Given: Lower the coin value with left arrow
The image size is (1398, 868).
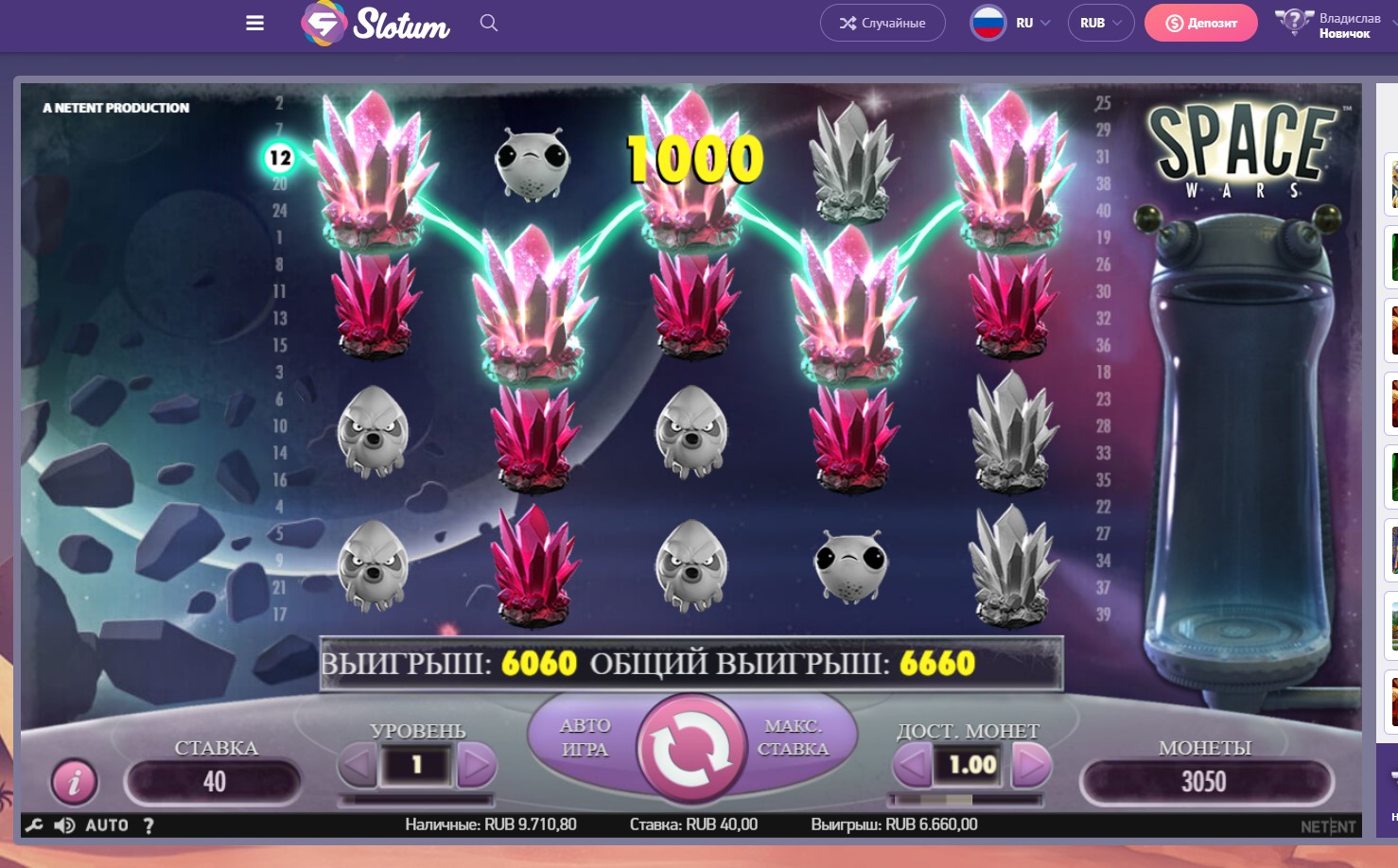Looking at the screenshot, I should (x=913, y=765).
